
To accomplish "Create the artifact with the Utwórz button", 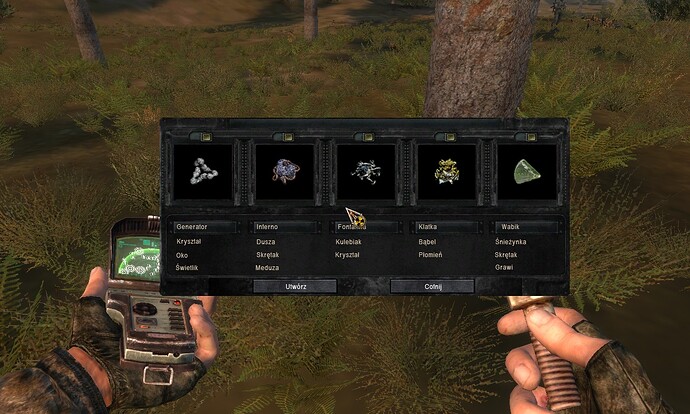I will 294,286.
